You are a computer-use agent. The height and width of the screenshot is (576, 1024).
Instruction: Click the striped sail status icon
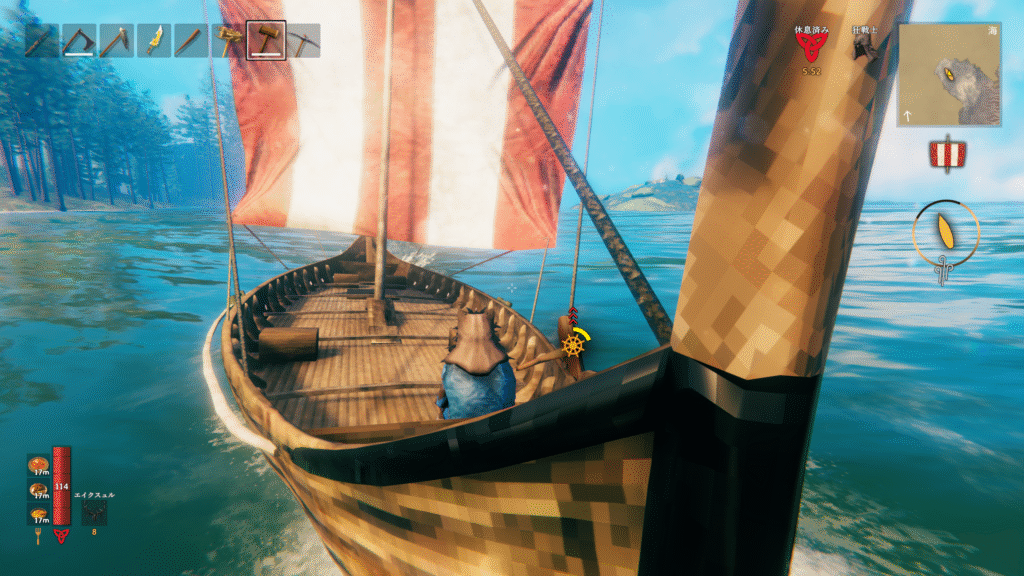[945, 153]
